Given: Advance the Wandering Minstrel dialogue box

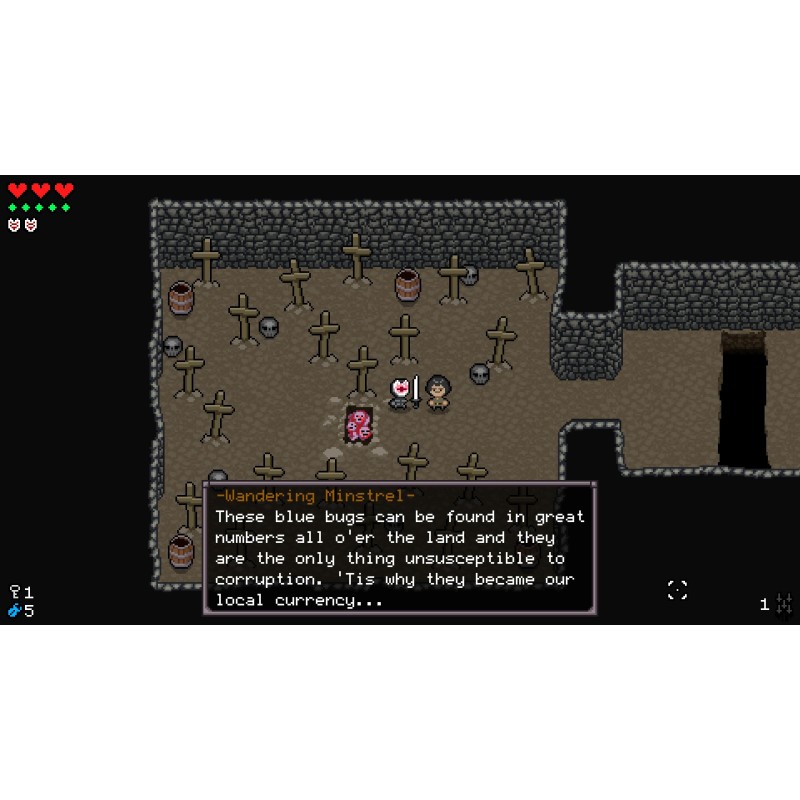Looking at the screenshot, I should coord(399,548).
